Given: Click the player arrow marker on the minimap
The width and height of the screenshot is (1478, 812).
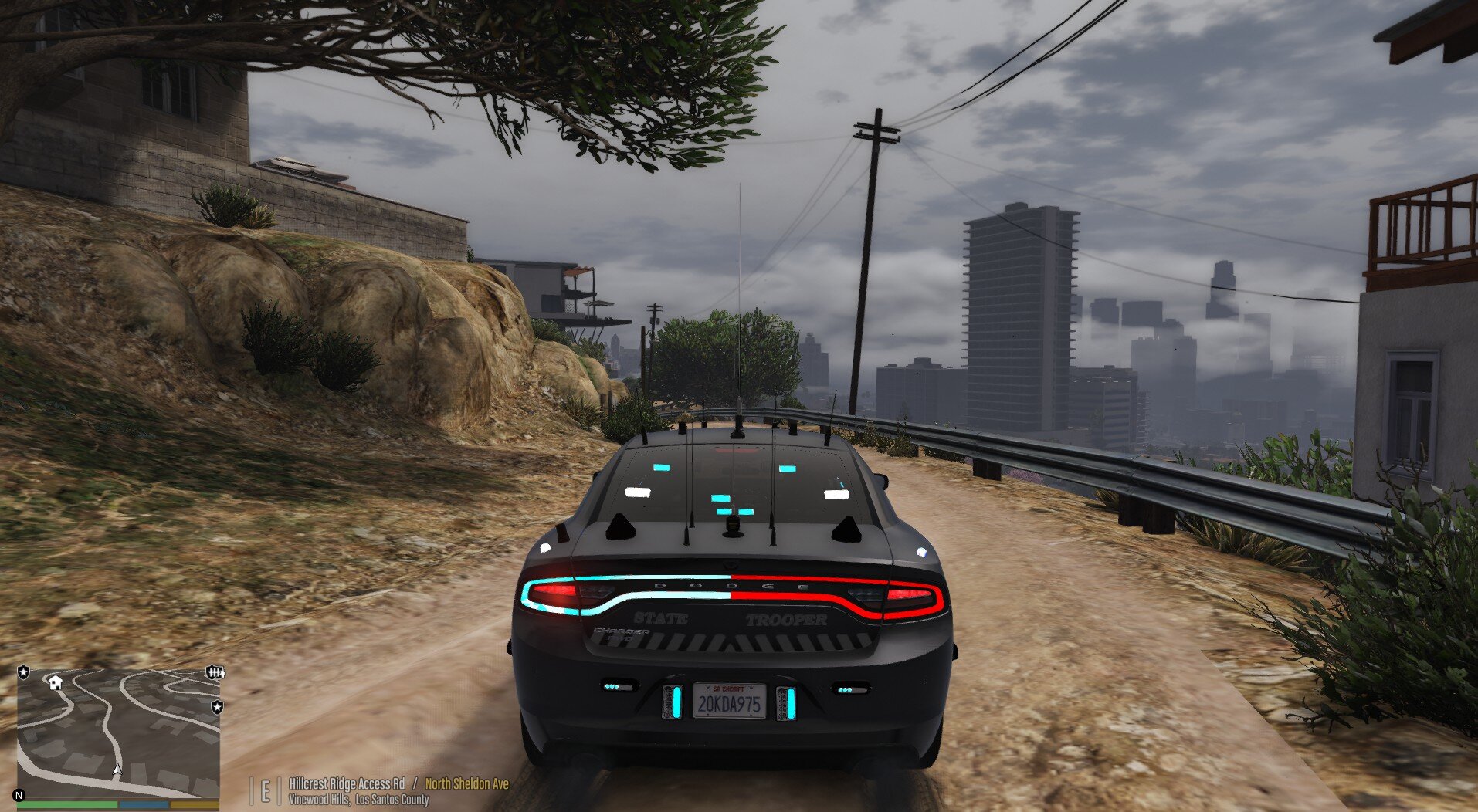Looking at the screenshot, I should tap(117, 770).
